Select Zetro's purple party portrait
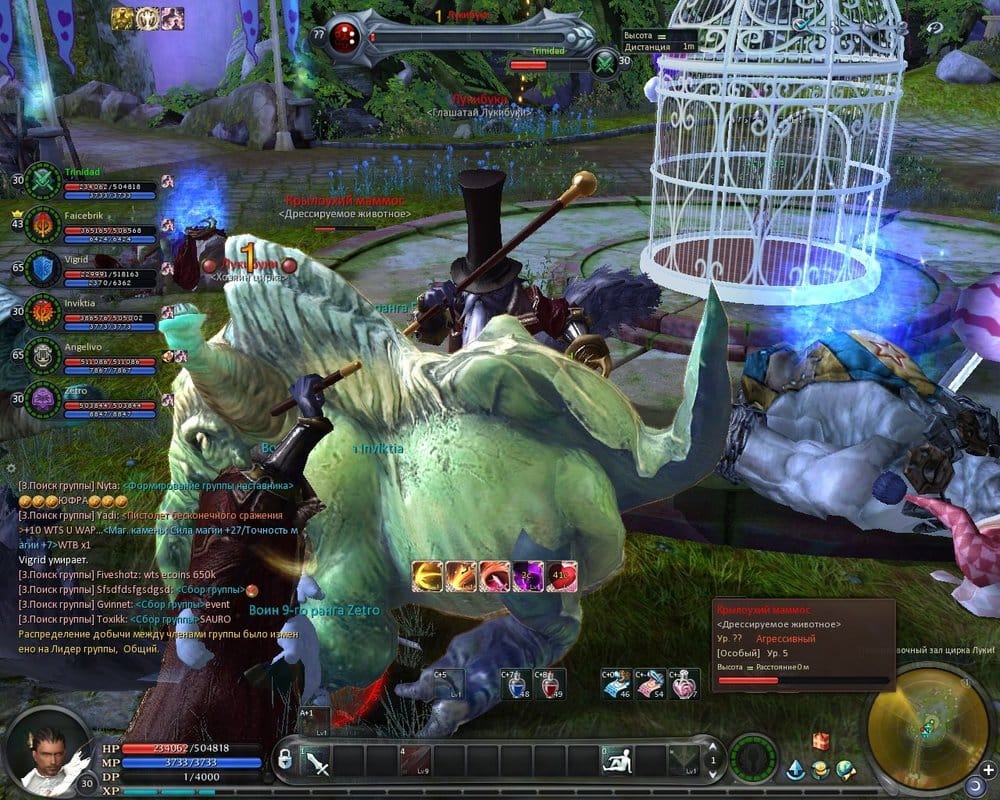Viewport: 1000px width, 800px height. tap(44, 399)
